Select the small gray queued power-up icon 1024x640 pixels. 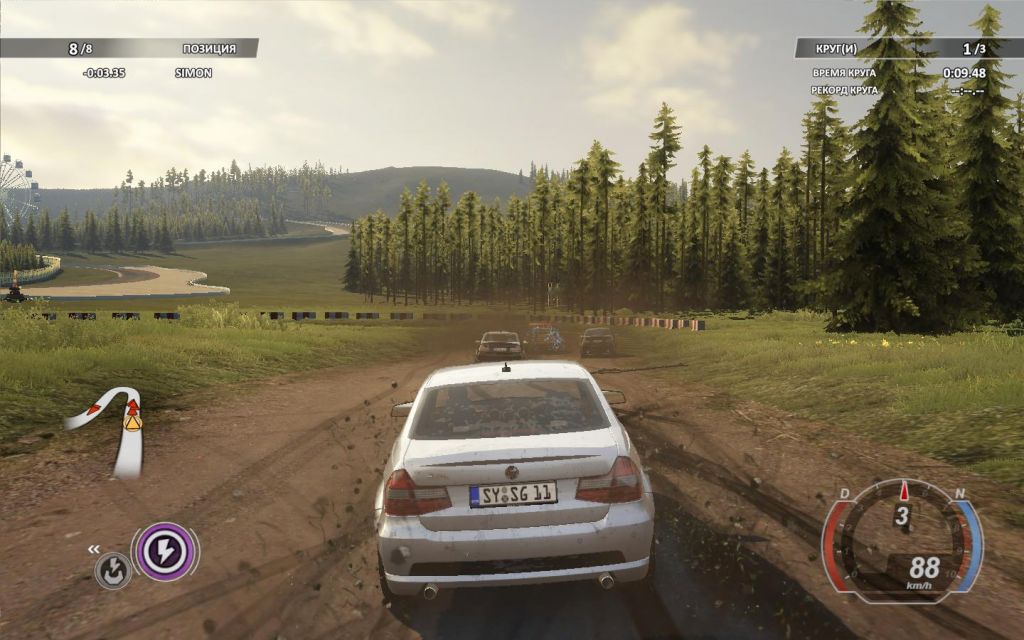click(113, 571)
